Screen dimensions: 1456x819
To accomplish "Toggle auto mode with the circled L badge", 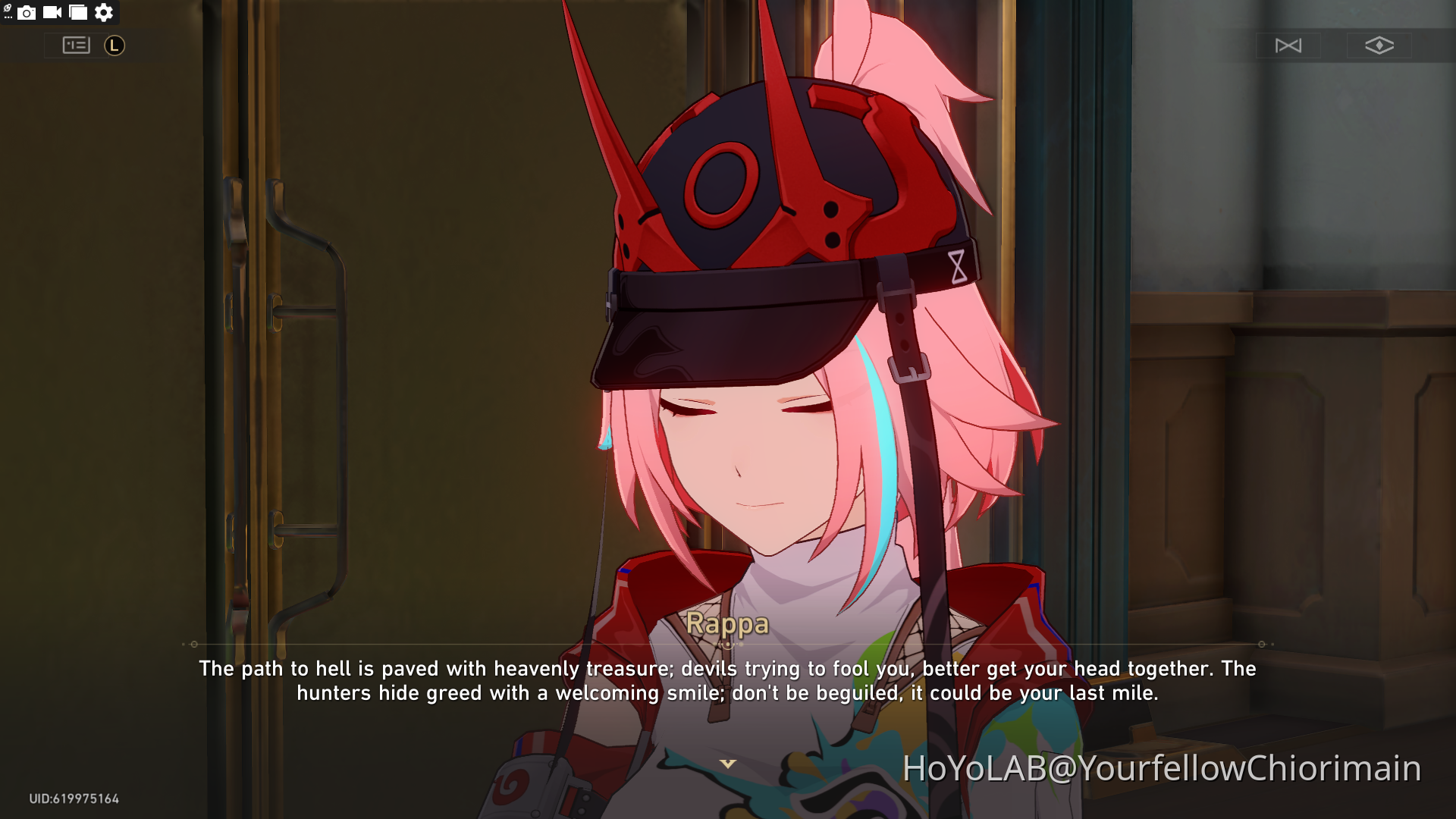I will click(x=114, y=45).
